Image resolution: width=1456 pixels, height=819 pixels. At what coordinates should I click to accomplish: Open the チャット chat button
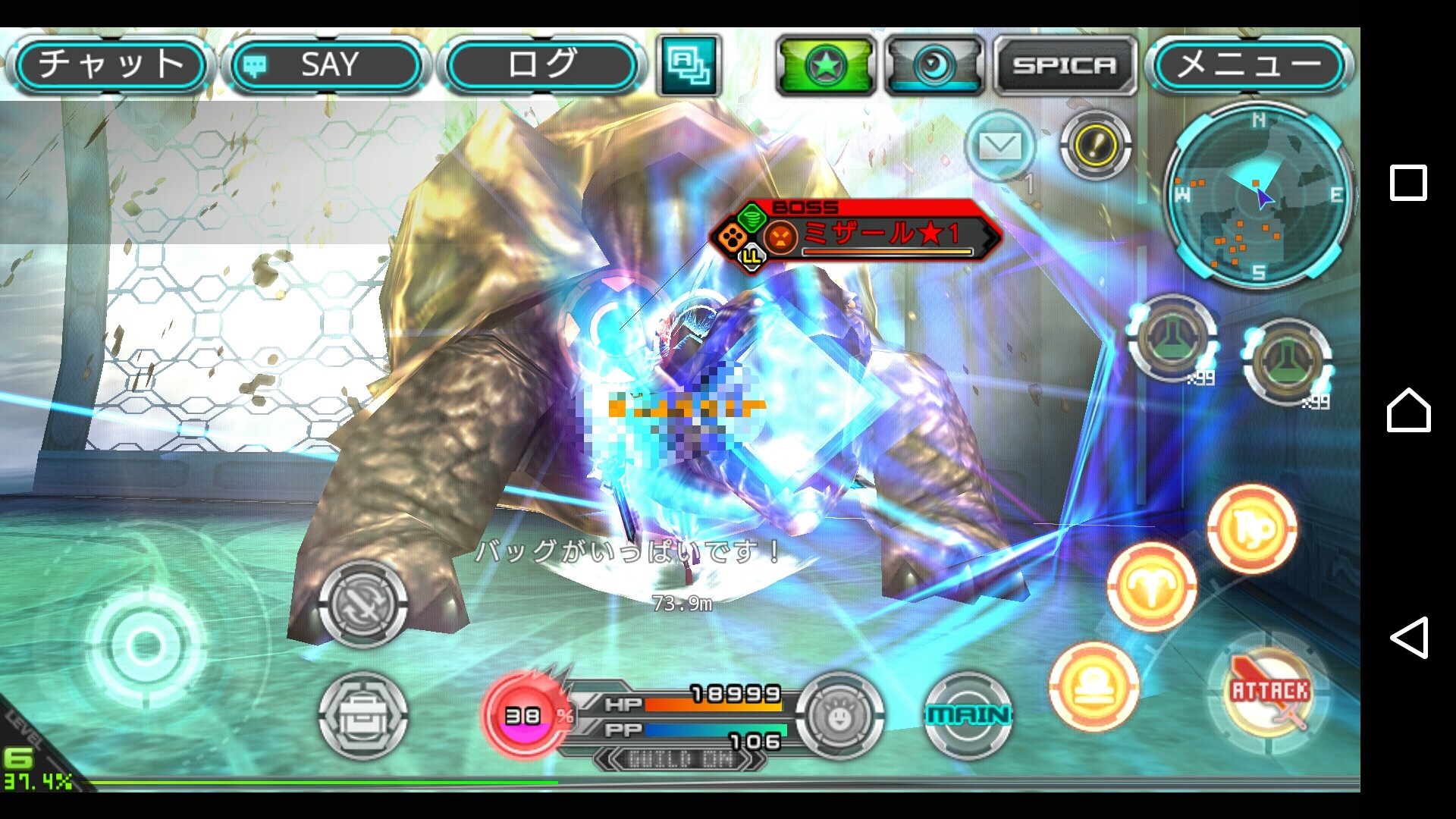(111, 65)
